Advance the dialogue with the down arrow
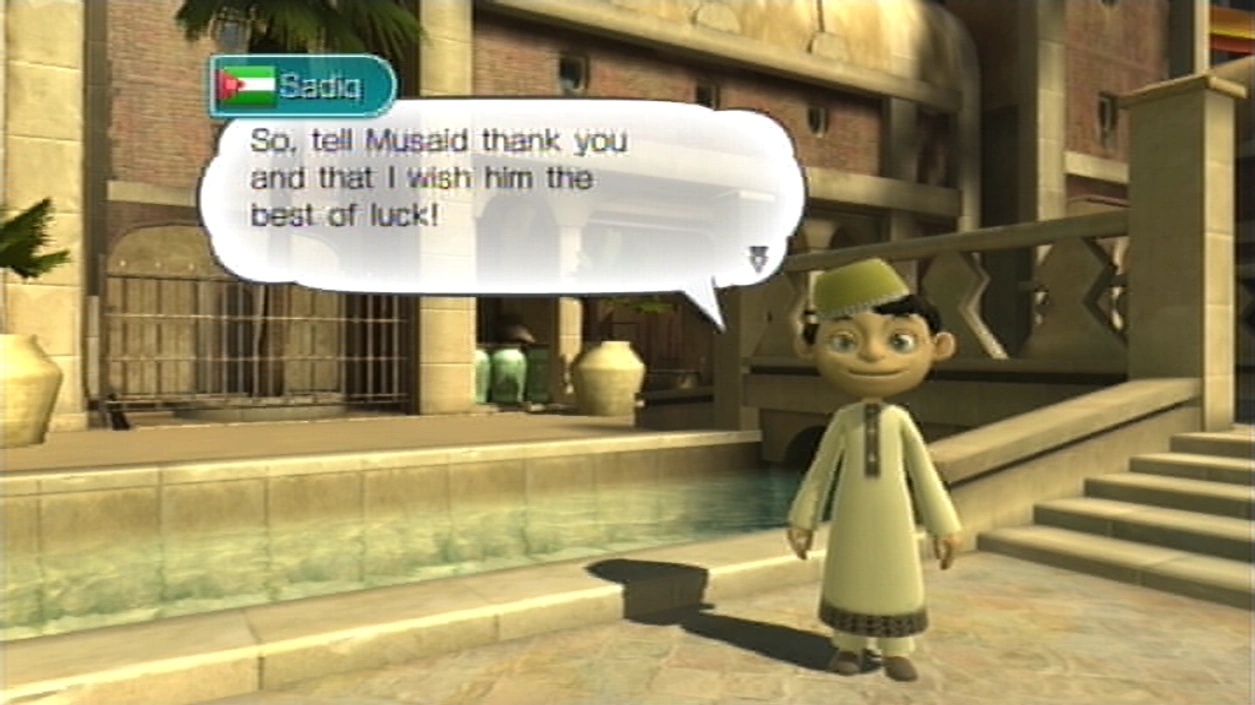This screenshot has width=1255, height=705. click(x=758, y=259)
